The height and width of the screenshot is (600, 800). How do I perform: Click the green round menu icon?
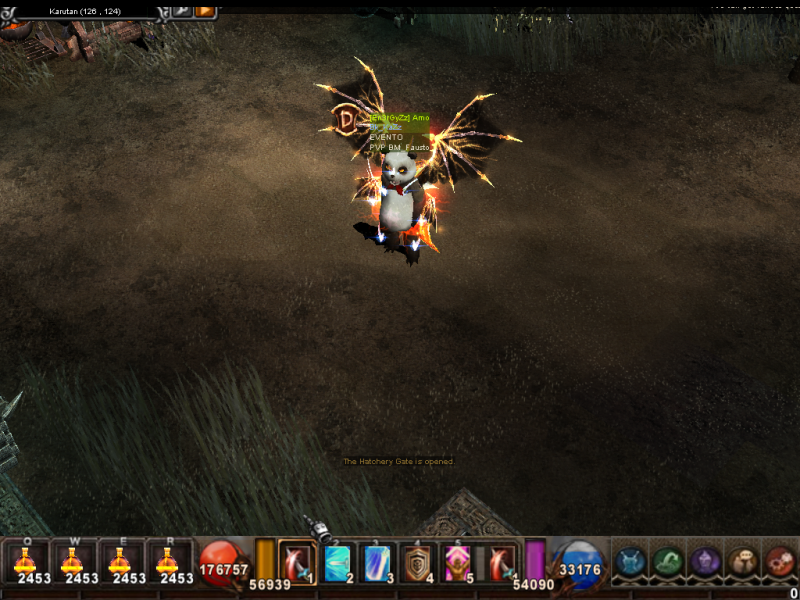pos(668,562)
